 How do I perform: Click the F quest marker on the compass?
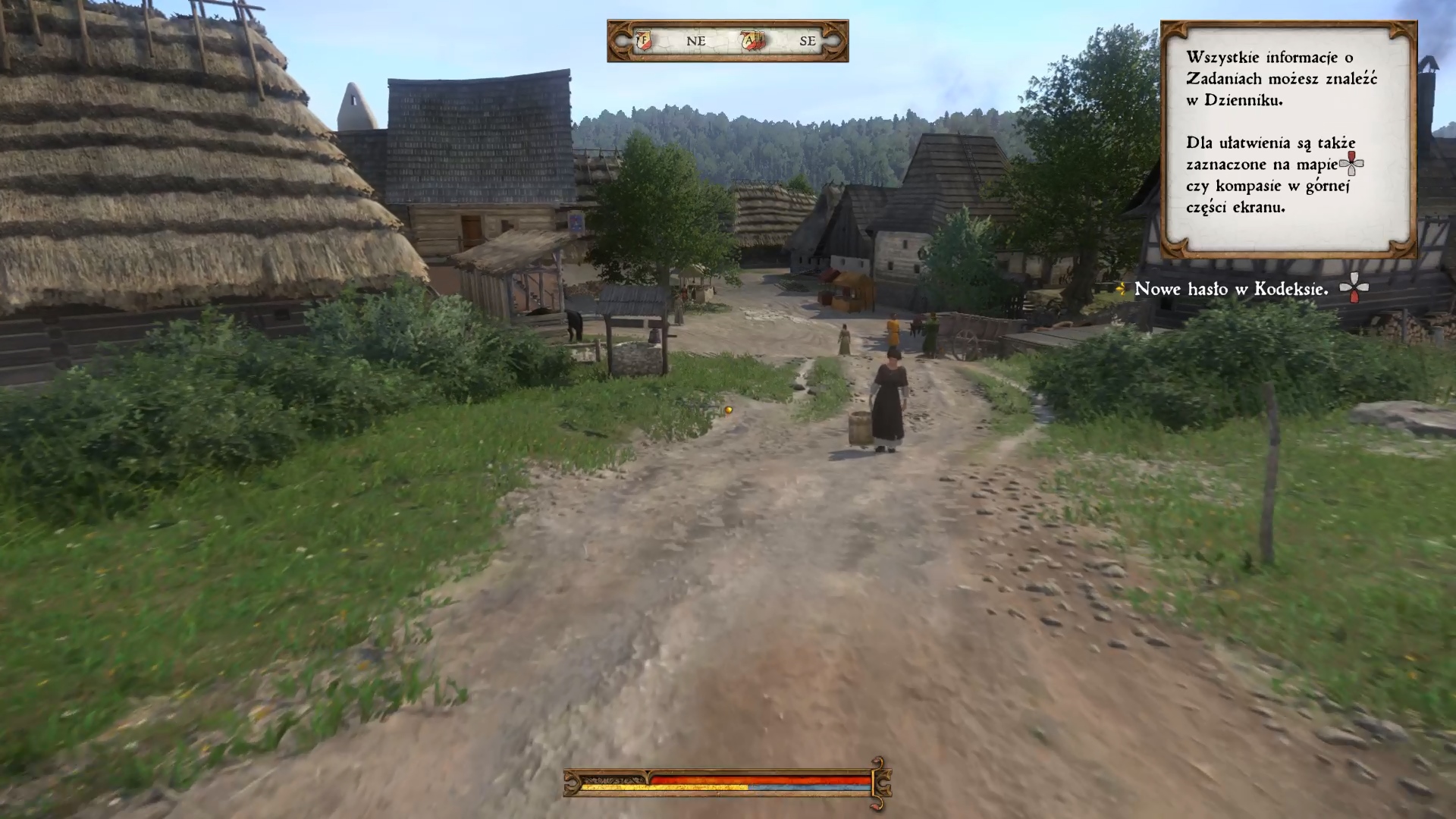[x=644, y=41]
